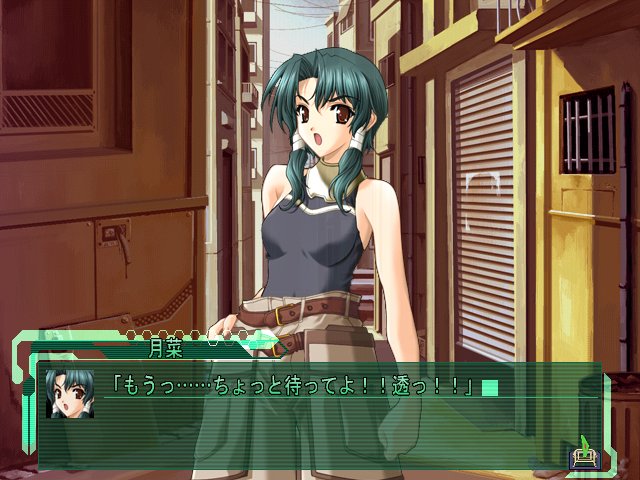640x480 pixels.
Task: Click the dialogue text box to advance
Action: coord(320,420)
